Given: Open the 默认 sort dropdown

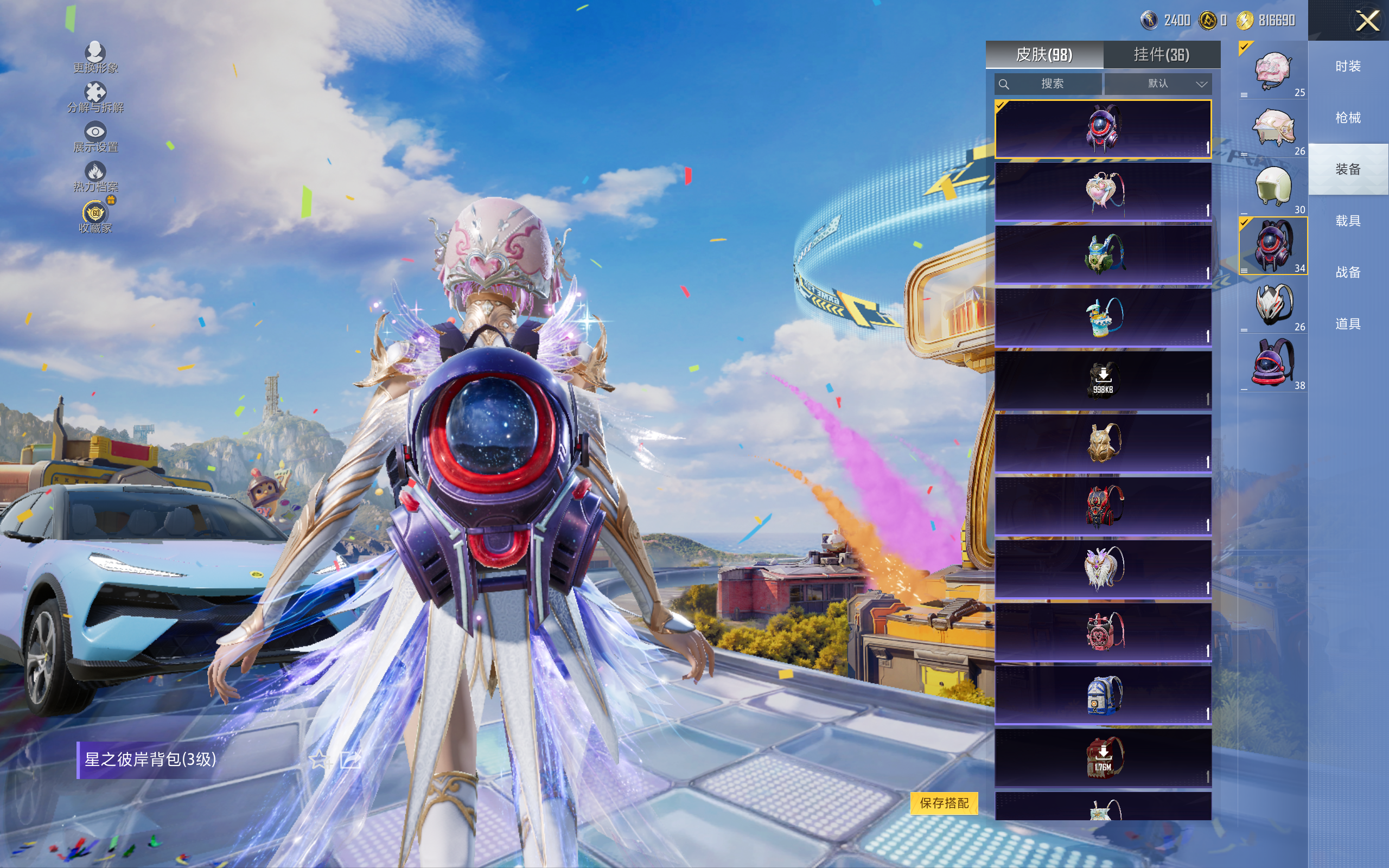Looking at the screenshot, I should (x=1159, y=84).
